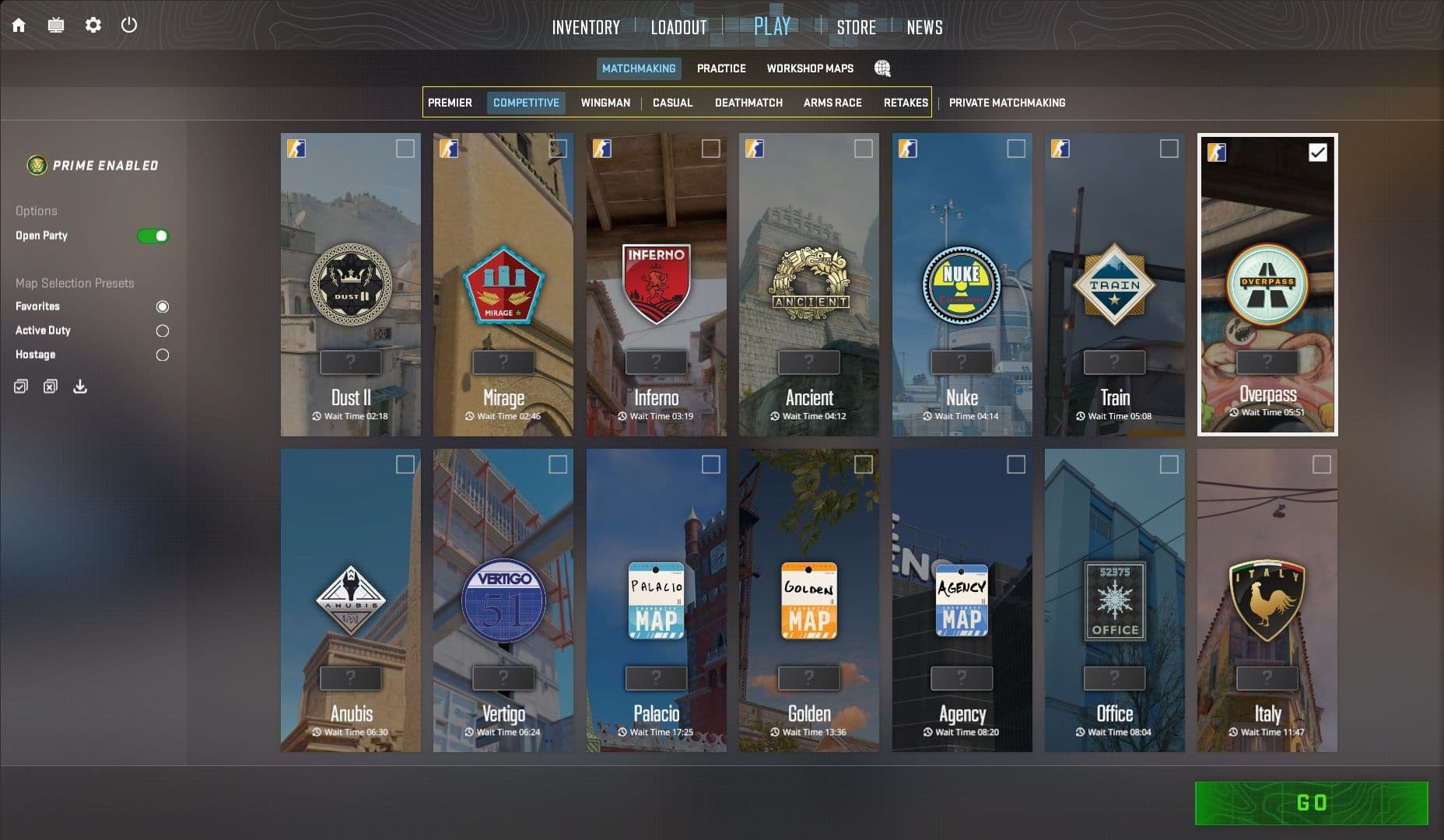Open the globe region selector icon
The height and width of the screenshot is (840, 1444).
click(x=881, y=68)
